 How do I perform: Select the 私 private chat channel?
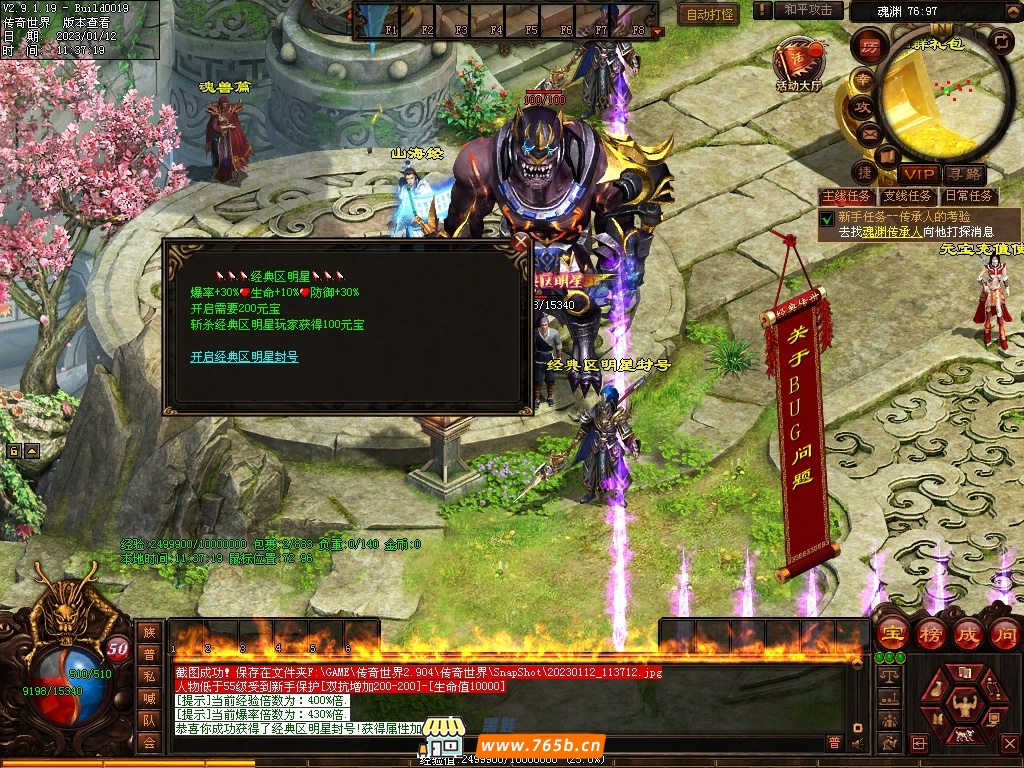(149, 674)
